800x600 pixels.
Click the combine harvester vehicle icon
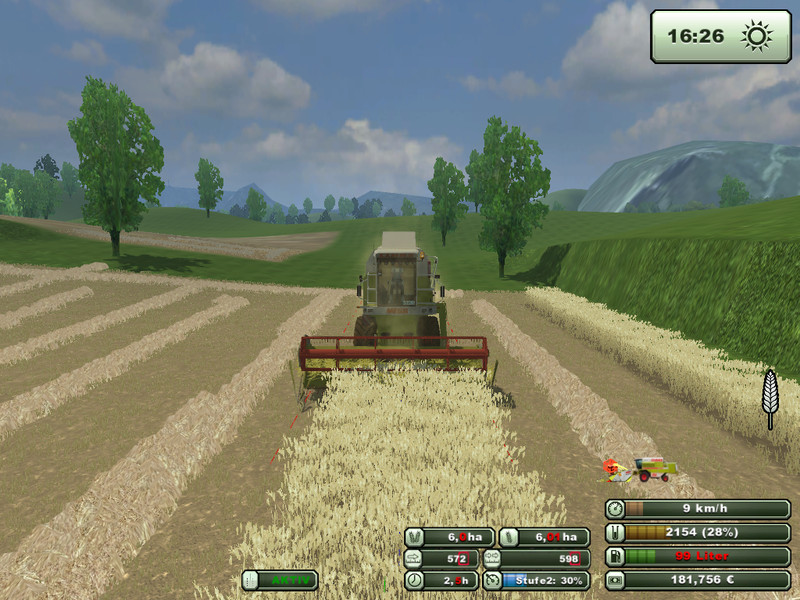[x=653, y=467]
